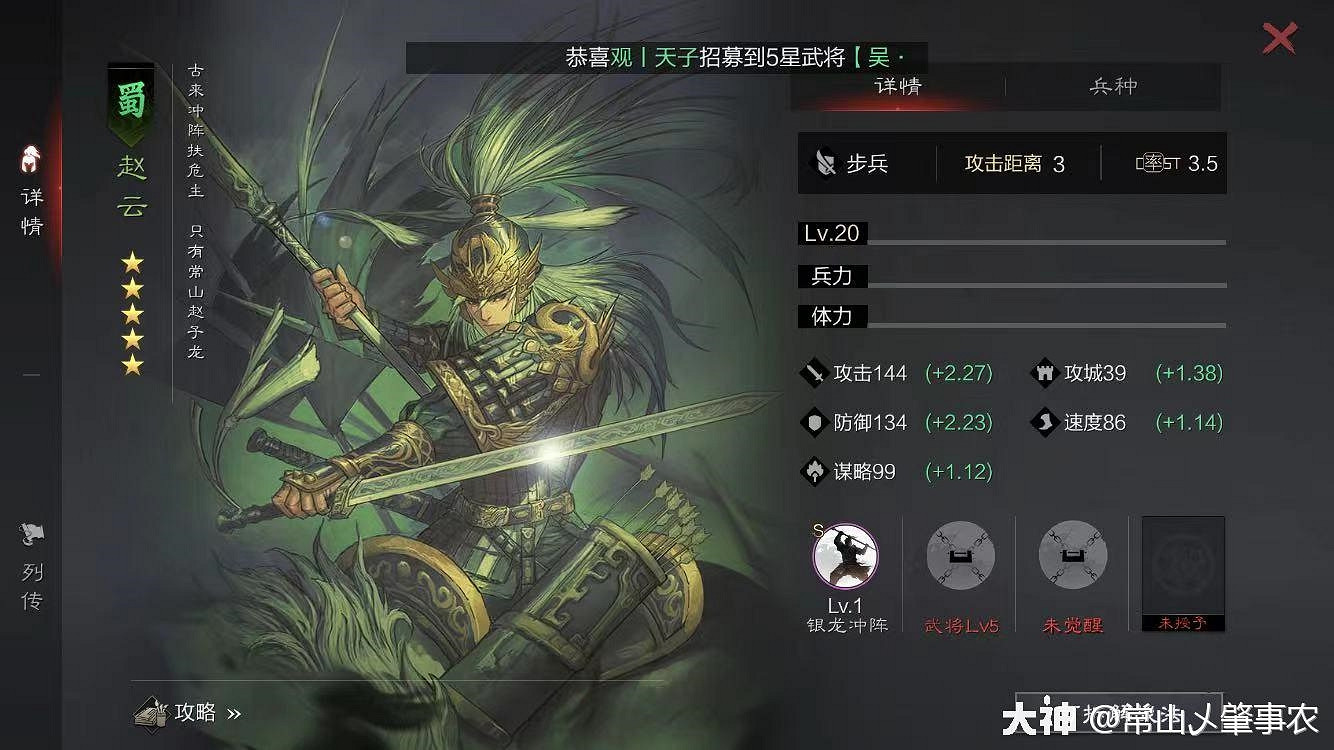Select the 详情 tab
This screenshot has height=750, width=1334.
coord(898,87)
